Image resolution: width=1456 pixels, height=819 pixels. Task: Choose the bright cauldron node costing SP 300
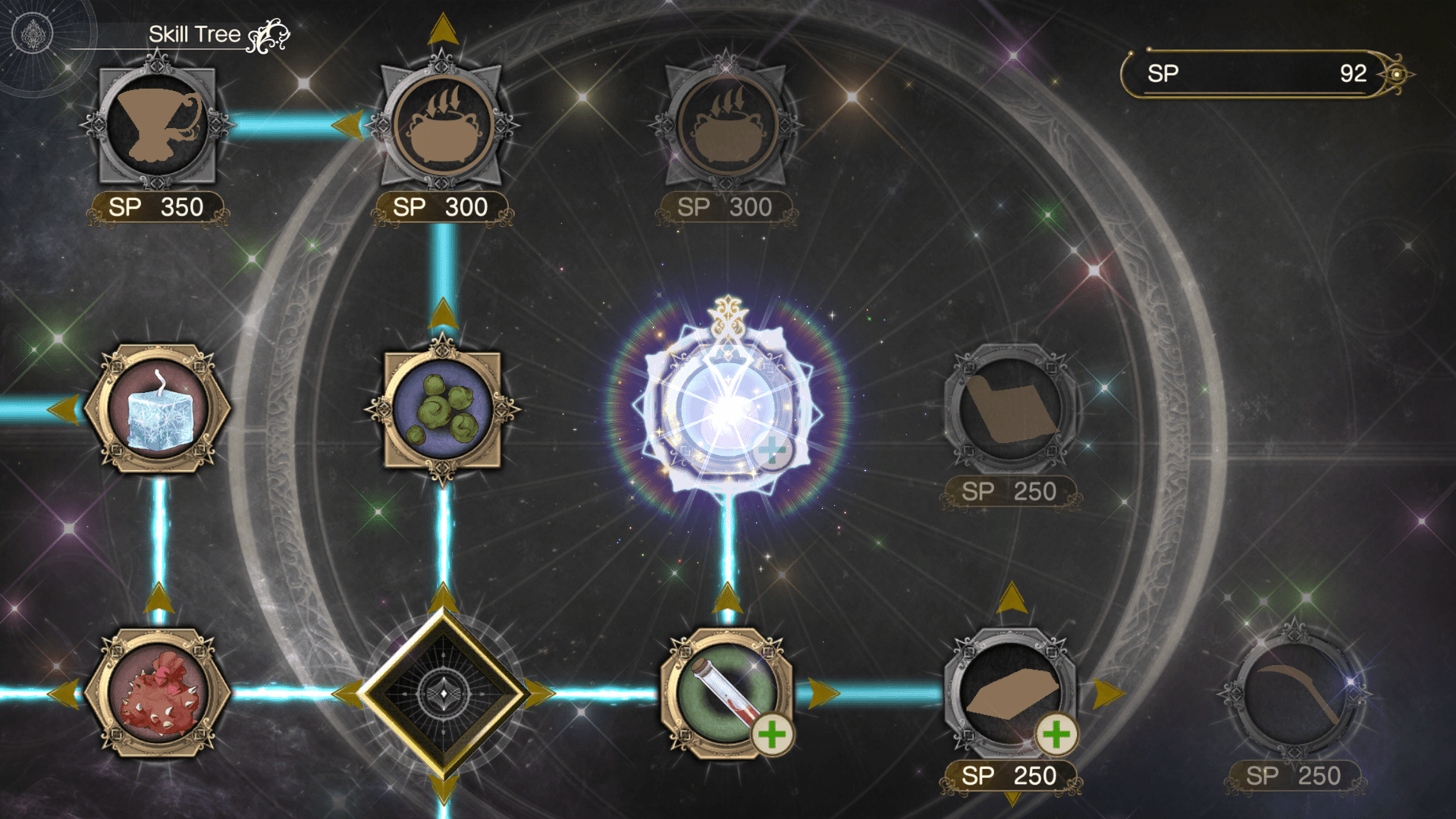pyautogui.click(x=442, y=125)
